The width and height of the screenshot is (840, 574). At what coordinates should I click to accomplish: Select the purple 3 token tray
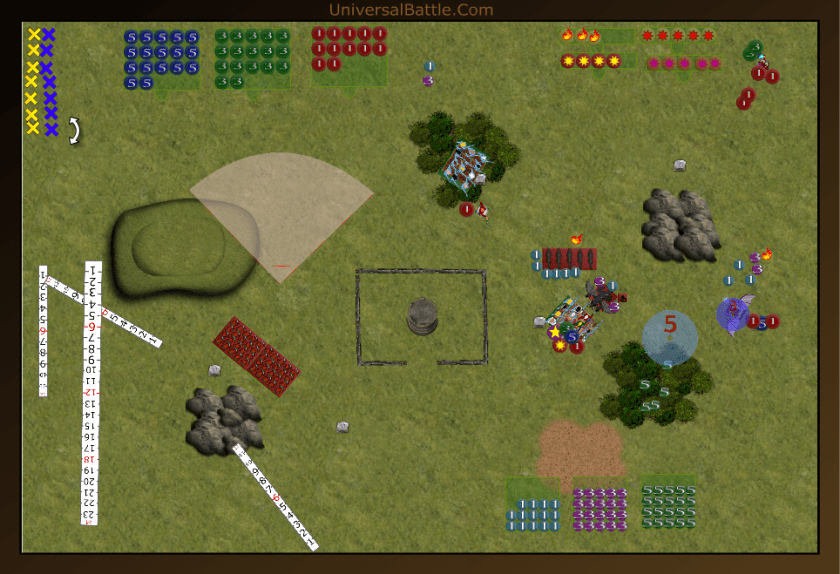(600, 508)
